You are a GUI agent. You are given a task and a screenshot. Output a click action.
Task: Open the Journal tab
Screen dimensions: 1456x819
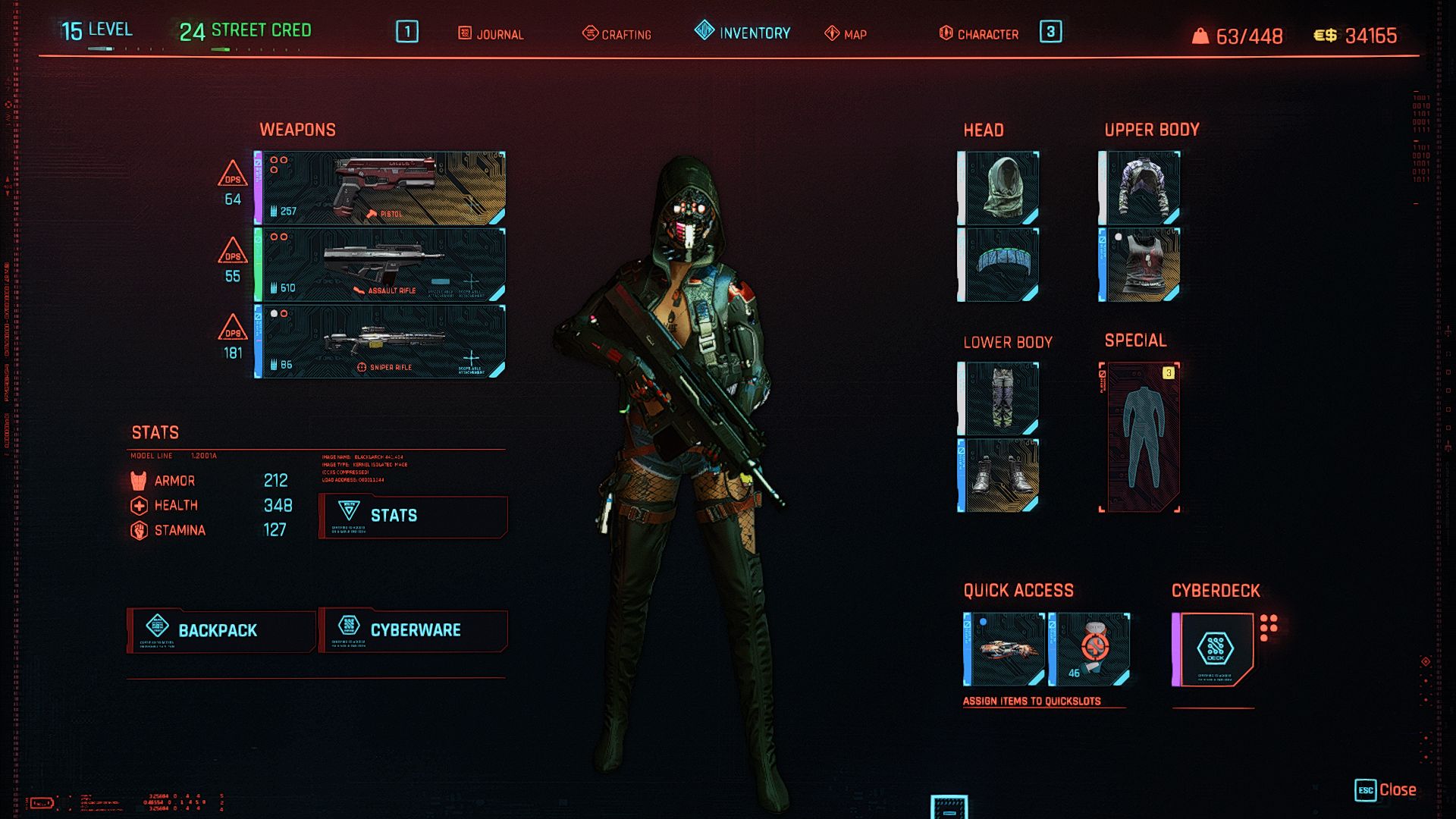(x=491, y=34)
